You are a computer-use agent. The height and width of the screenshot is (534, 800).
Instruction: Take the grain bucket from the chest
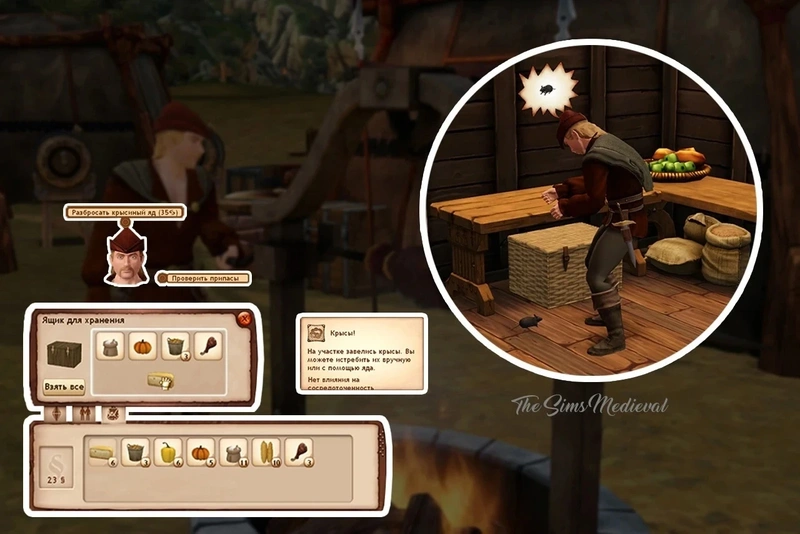176,346
